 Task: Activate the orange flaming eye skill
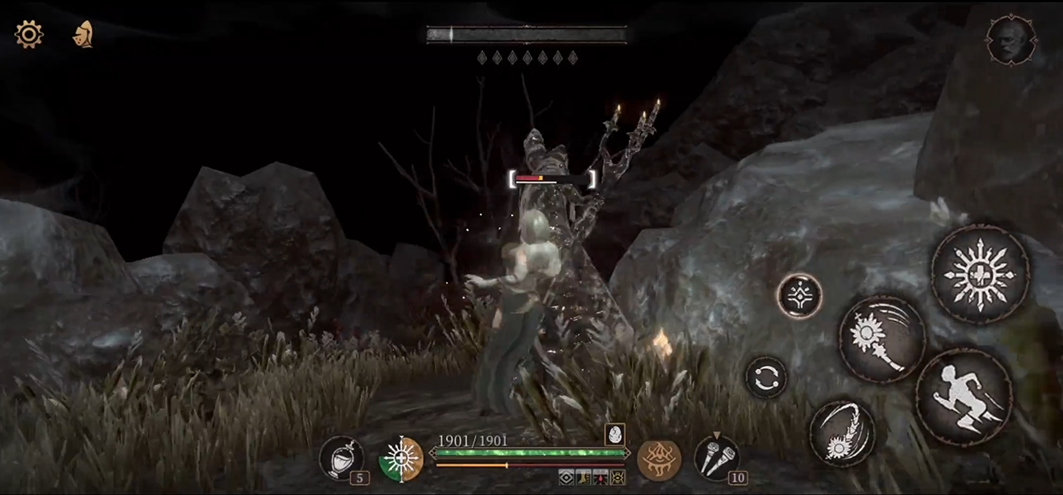[659, 460]
